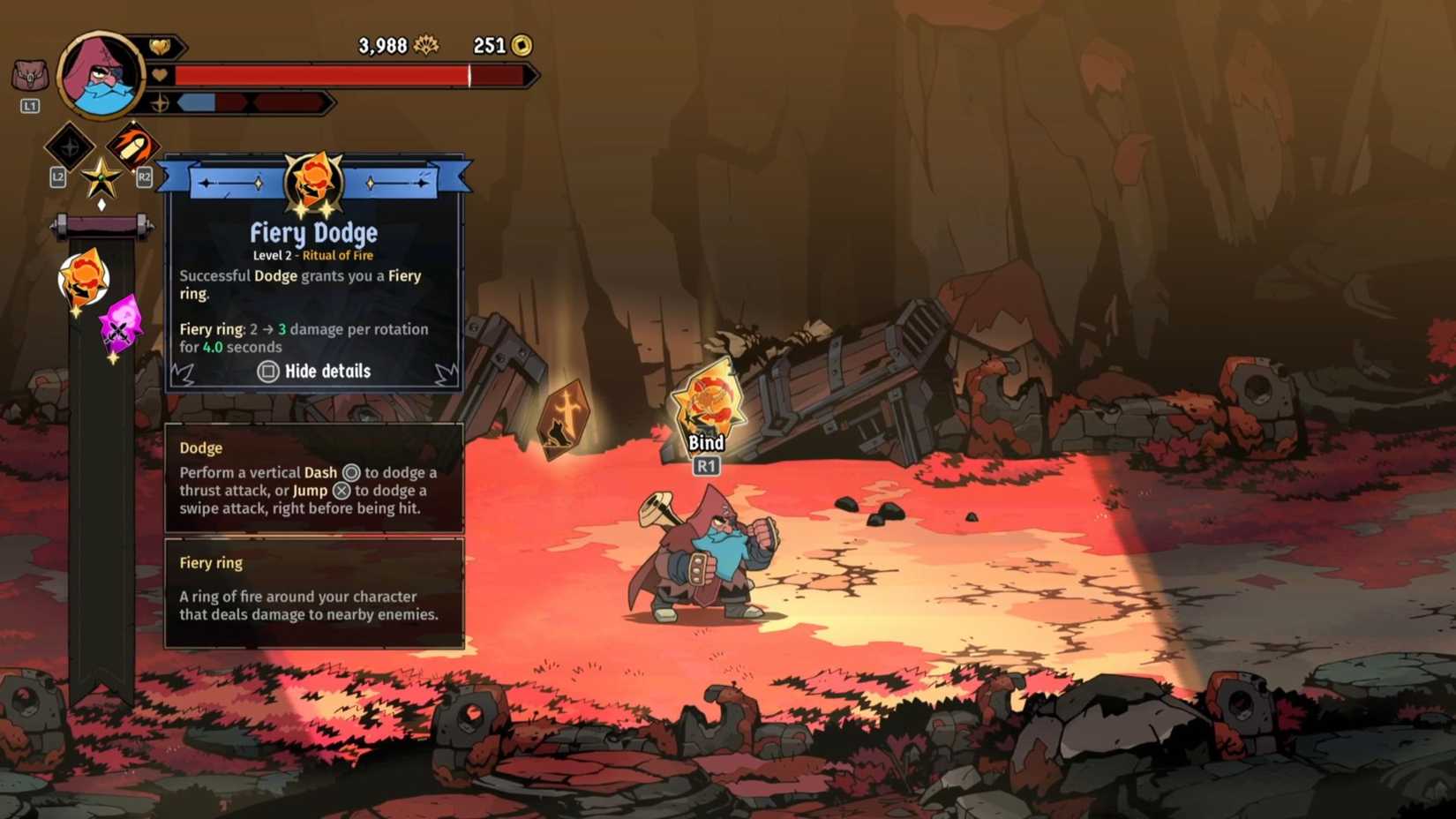The image size is (1456, 819).
Task: Click the gold coin icon beside 251
Action: pos(522,46)
